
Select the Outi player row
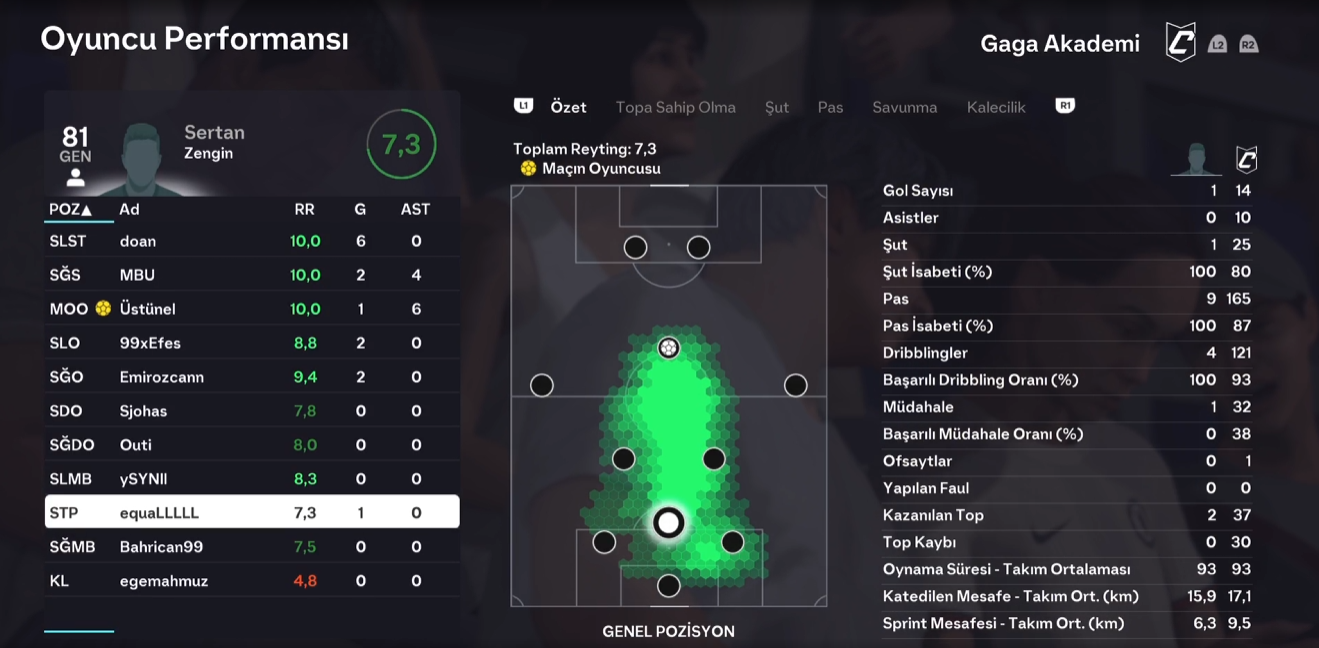tap(251, 445)
